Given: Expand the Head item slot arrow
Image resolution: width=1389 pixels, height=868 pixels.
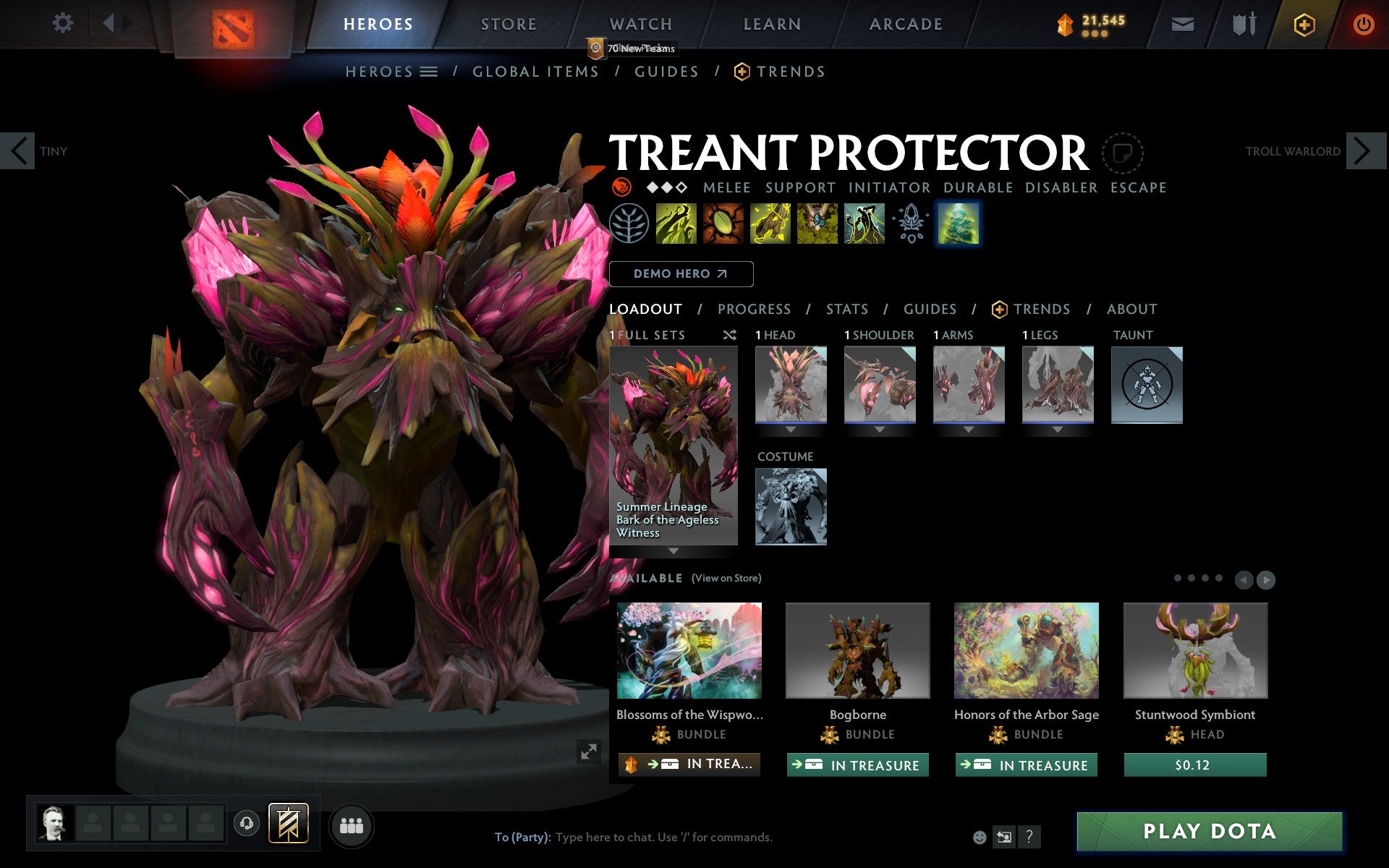Looking at the screenshot, I should click(x=791, y=428).
